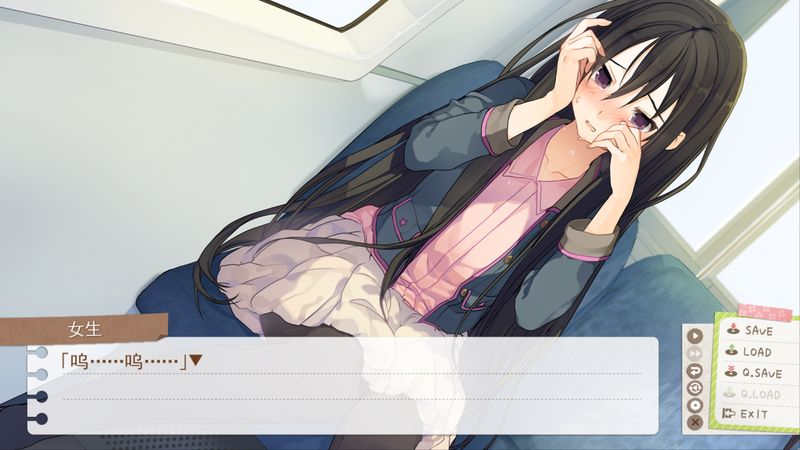Open the SAVE menu
This screenshot has width=800, height=450.
757,331
